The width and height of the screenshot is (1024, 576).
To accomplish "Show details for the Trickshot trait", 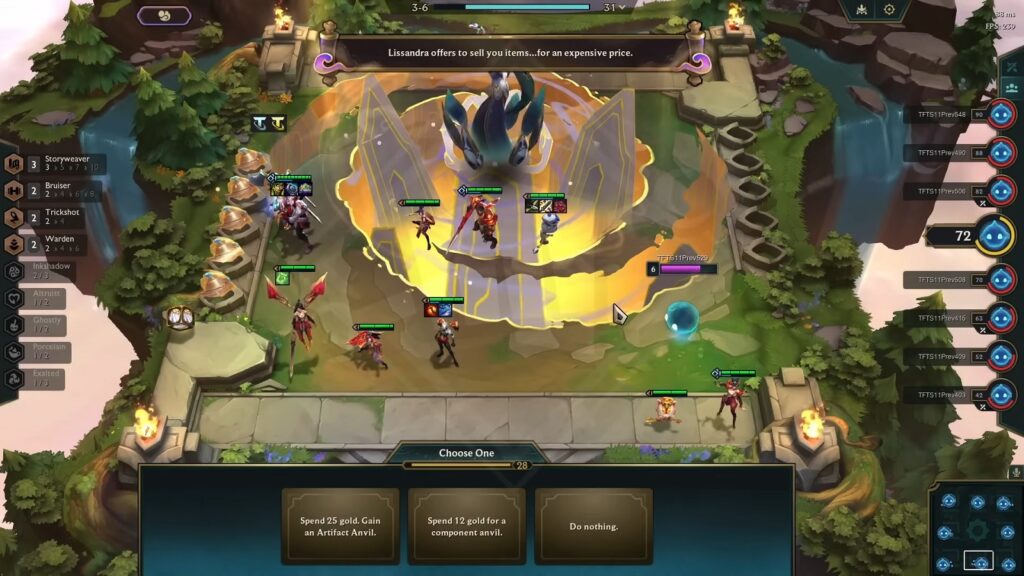I will [60, 217].
